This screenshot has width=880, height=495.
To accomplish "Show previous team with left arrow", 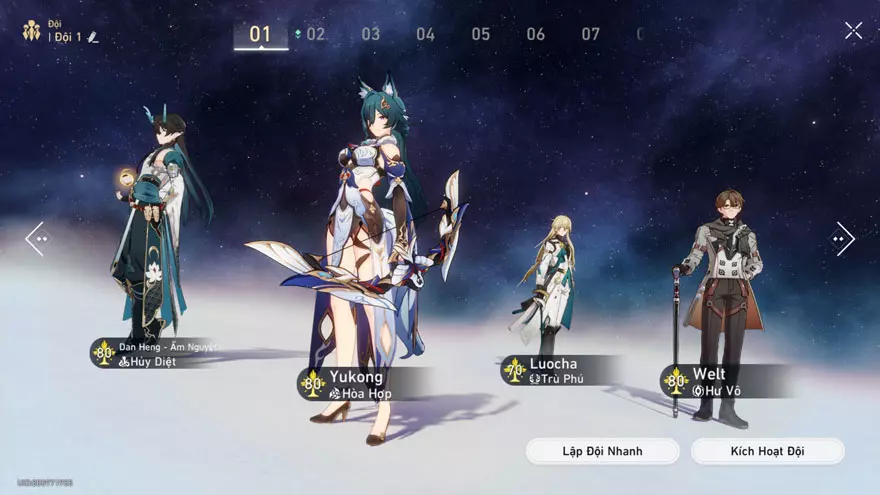I will pyautogui.click(x=37, y=239).
